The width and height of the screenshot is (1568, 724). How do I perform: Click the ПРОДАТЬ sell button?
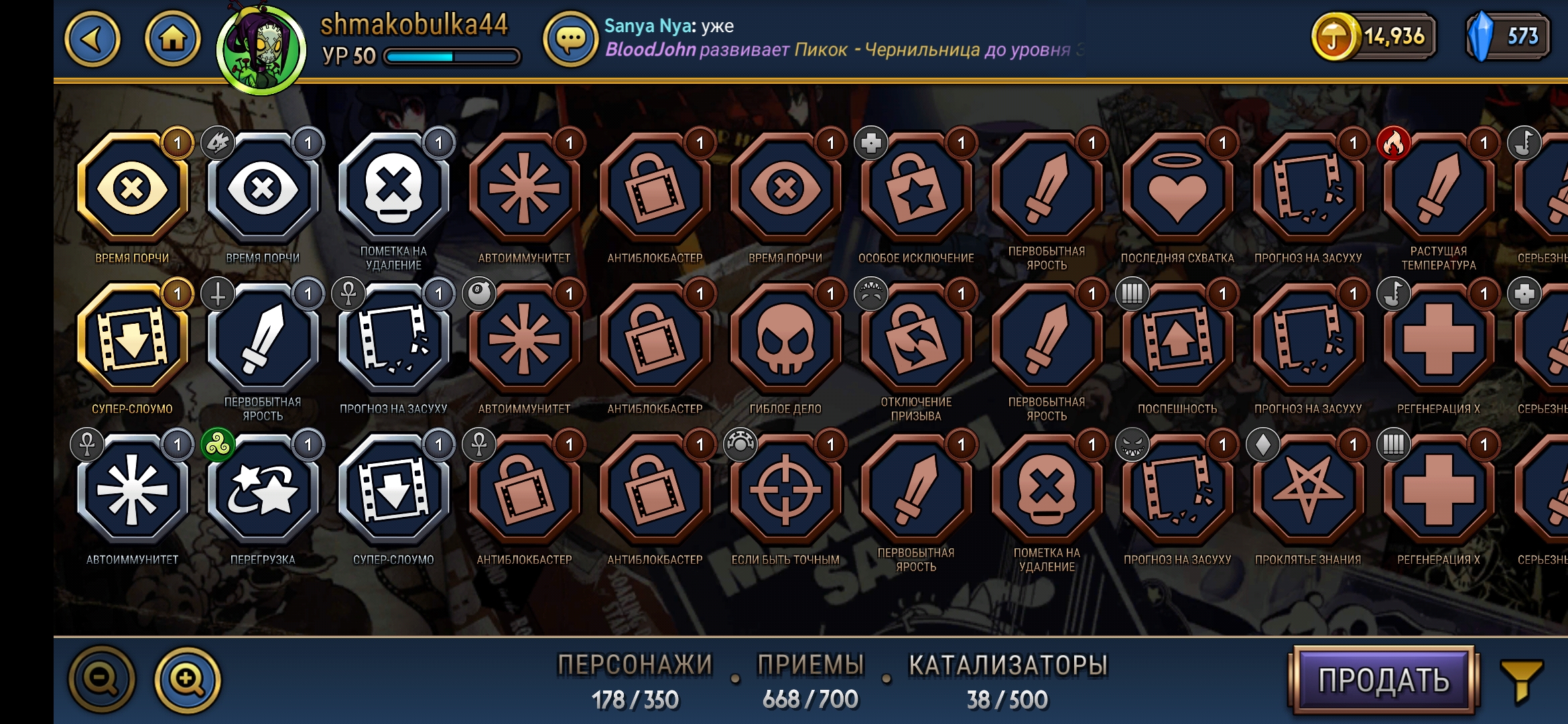[1384, 680]
